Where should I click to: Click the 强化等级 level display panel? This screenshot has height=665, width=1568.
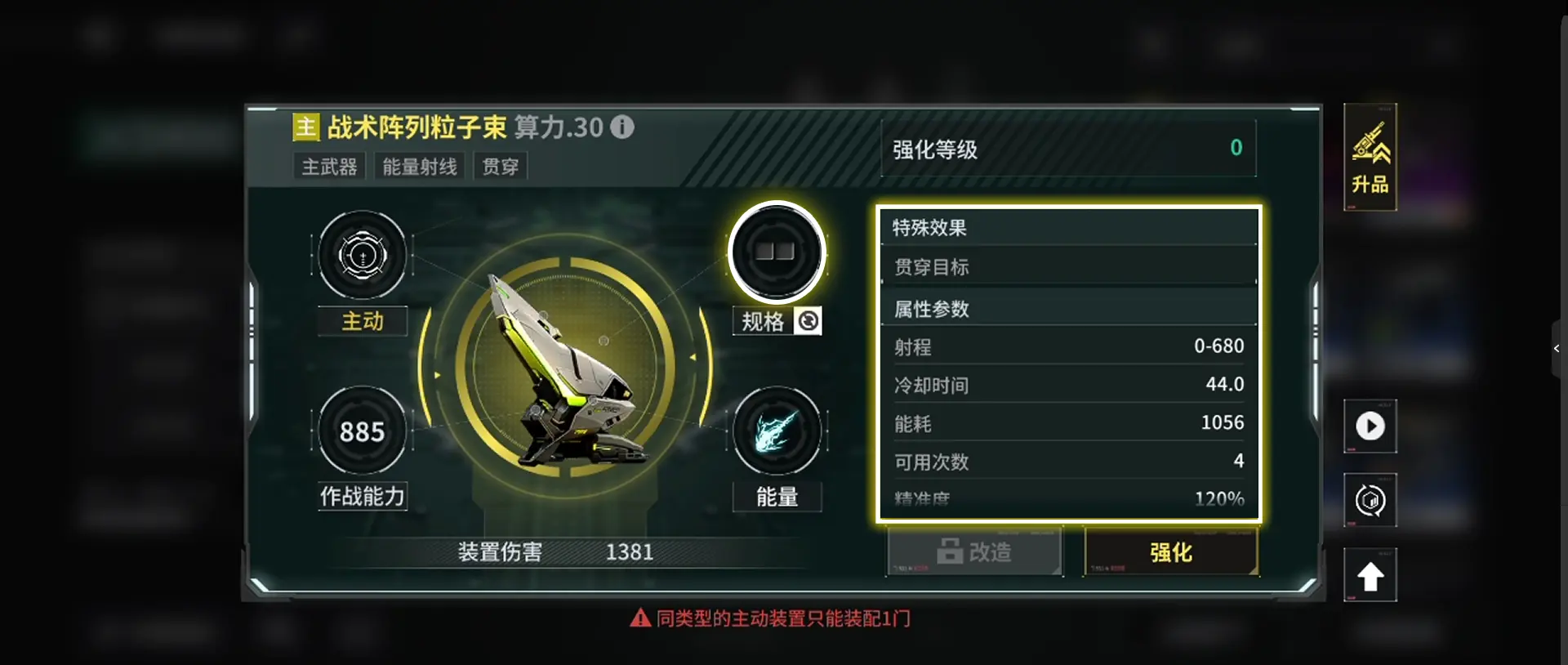(1068, 150)
